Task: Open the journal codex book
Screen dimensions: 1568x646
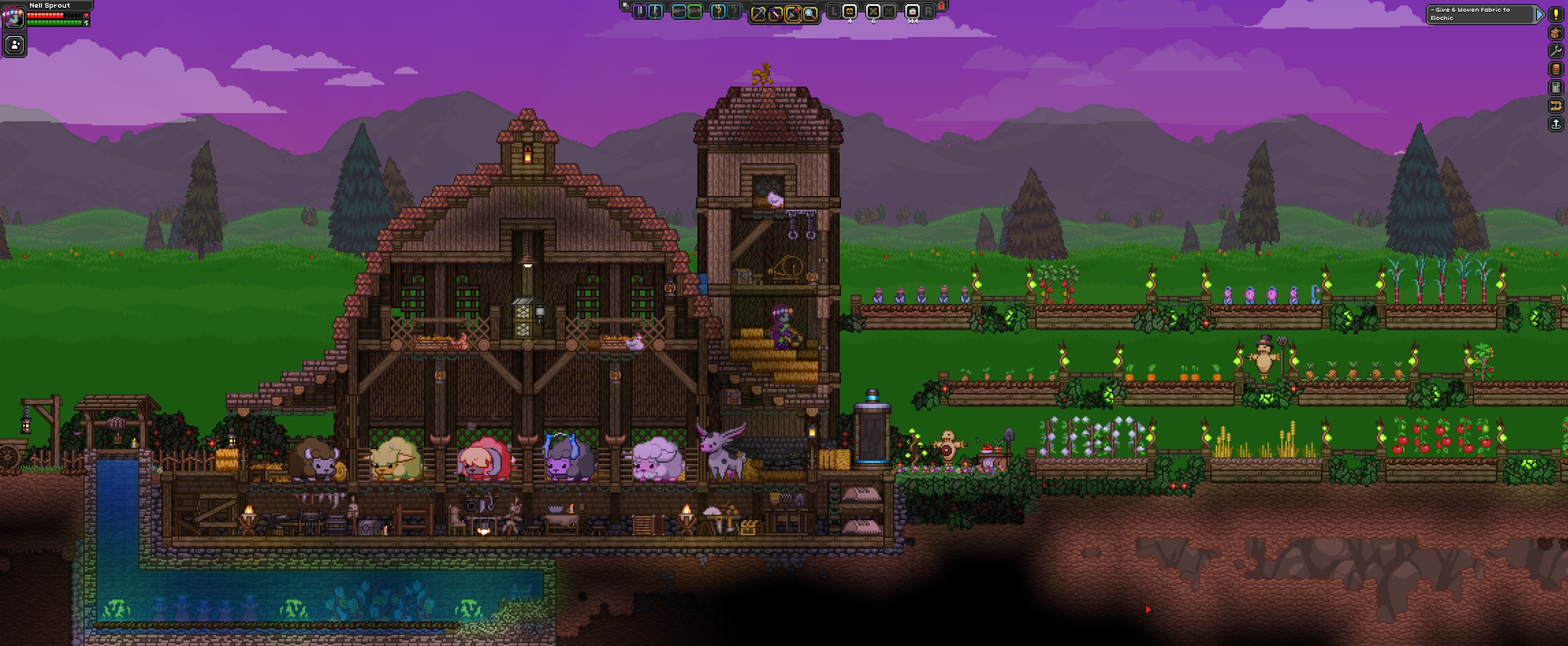Action: point(1557,69)
